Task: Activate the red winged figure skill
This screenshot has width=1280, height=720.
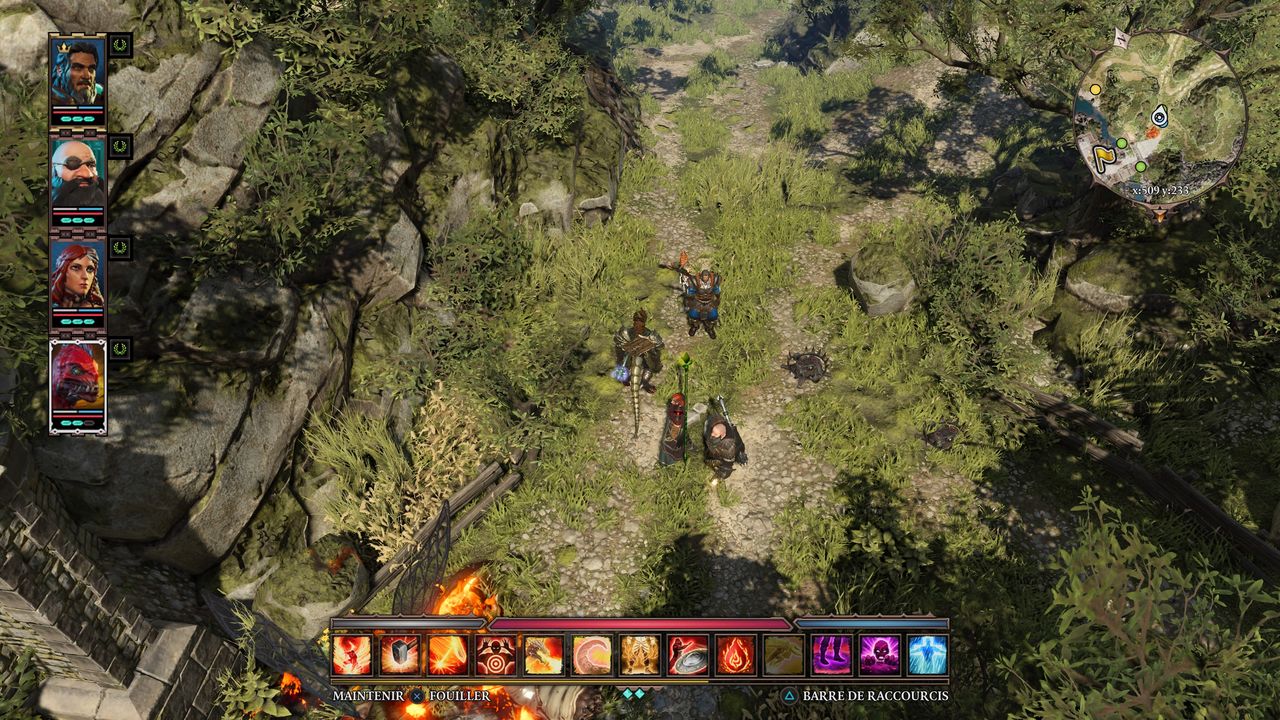Action: [x=352, y=655]
